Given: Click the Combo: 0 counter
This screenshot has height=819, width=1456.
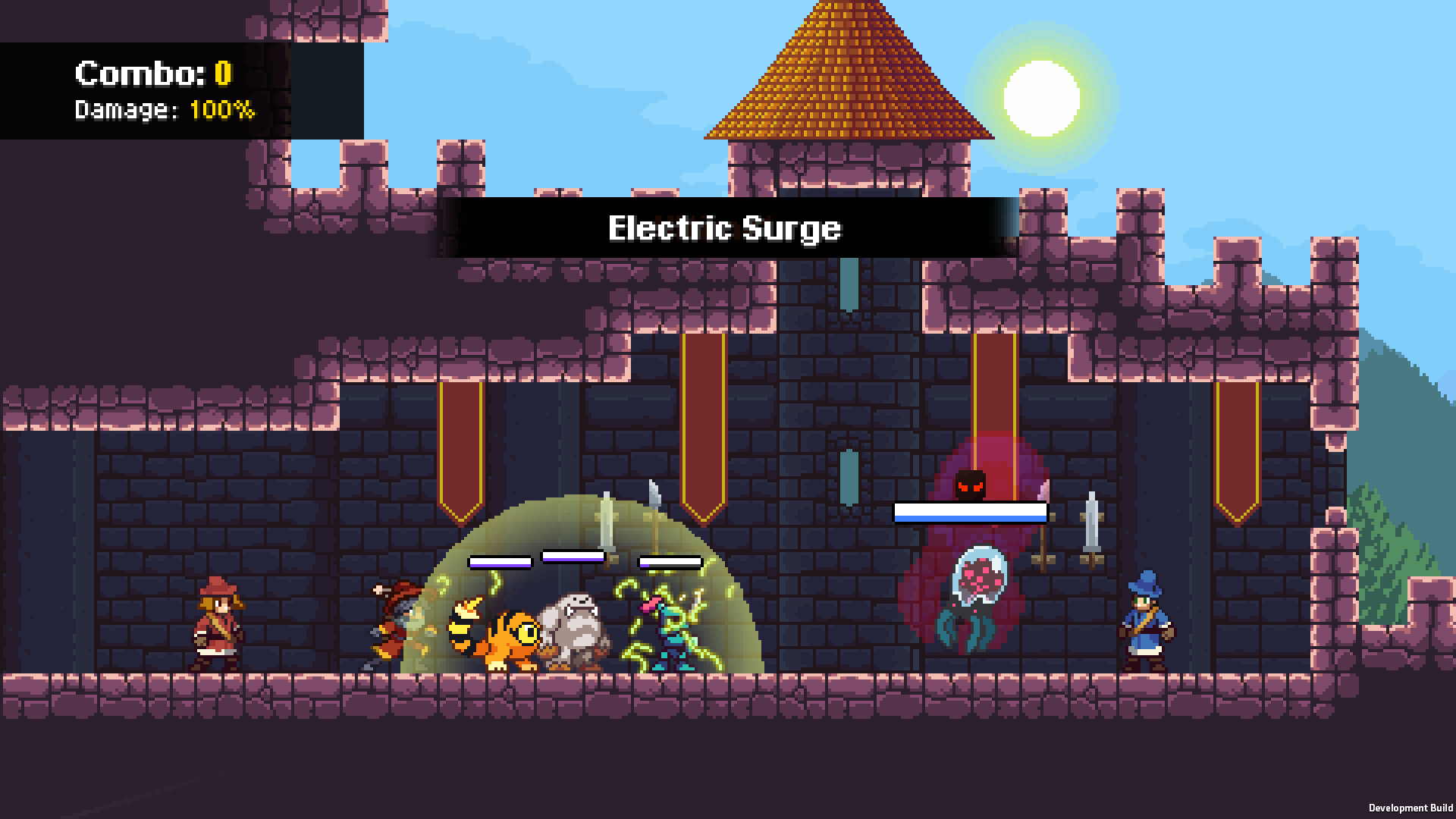Looking at the screenshot, I should click(150, 74).
